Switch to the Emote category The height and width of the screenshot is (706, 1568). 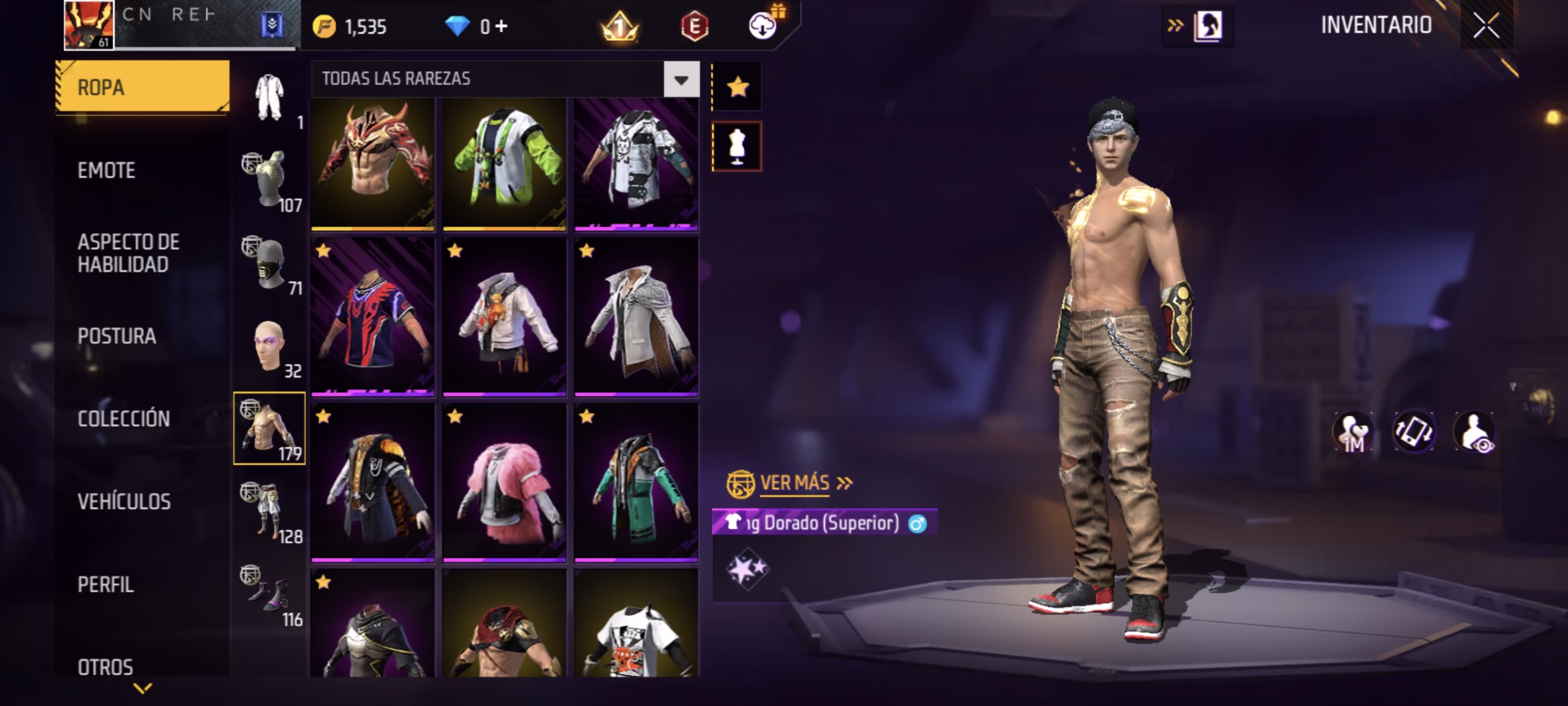coord(106,170)
